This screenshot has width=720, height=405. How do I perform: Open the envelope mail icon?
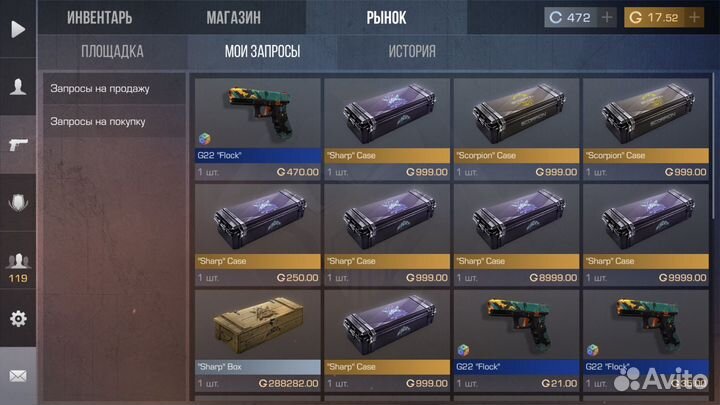tap(18, 377)
